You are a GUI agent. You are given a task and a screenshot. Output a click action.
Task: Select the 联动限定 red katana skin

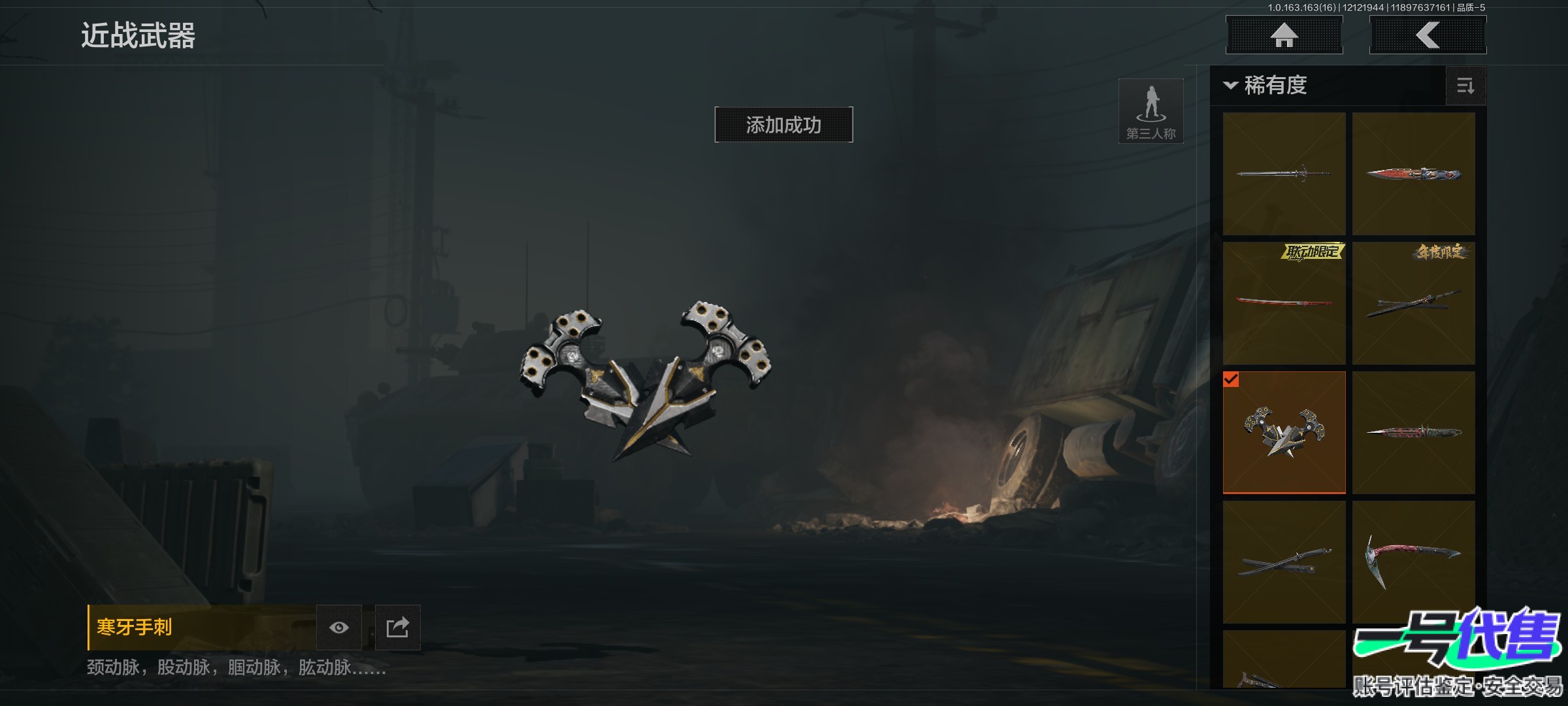(x=1284, y=303)
